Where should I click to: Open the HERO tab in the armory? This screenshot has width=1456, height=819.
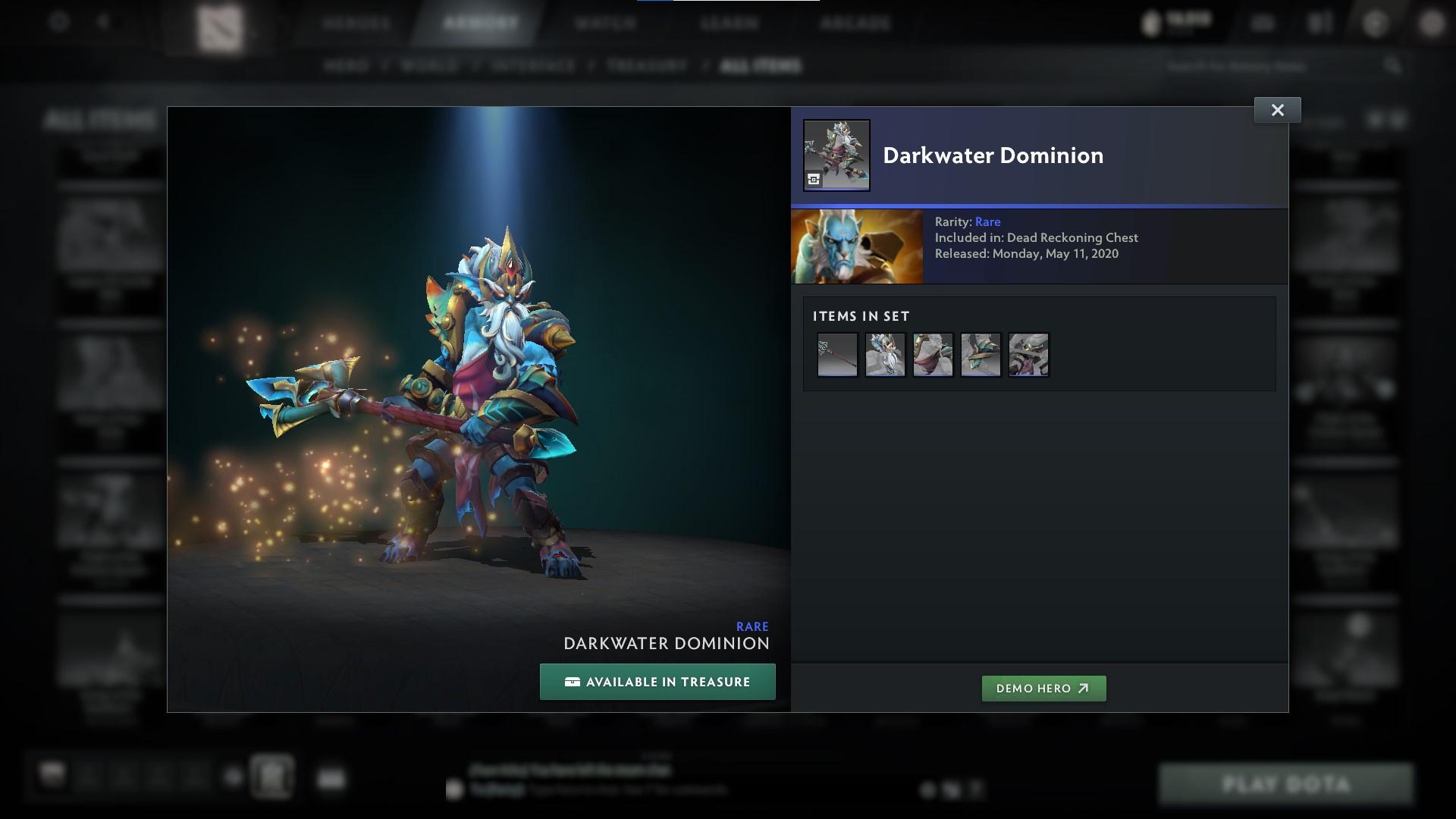tap(348, 66)
